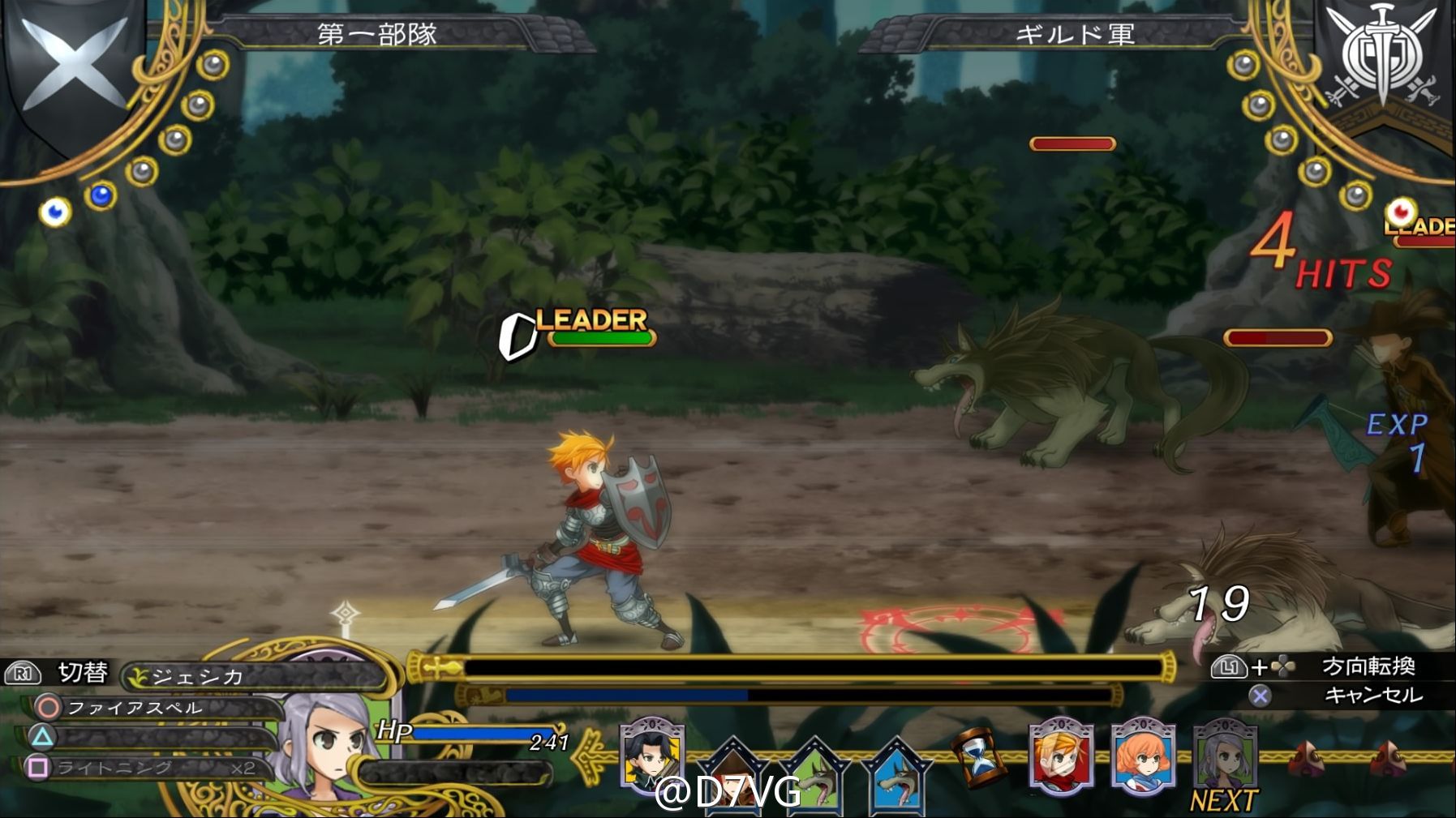Select the black-haired character turn portrait
1456x818 pixels.
(x=651, y=756)
